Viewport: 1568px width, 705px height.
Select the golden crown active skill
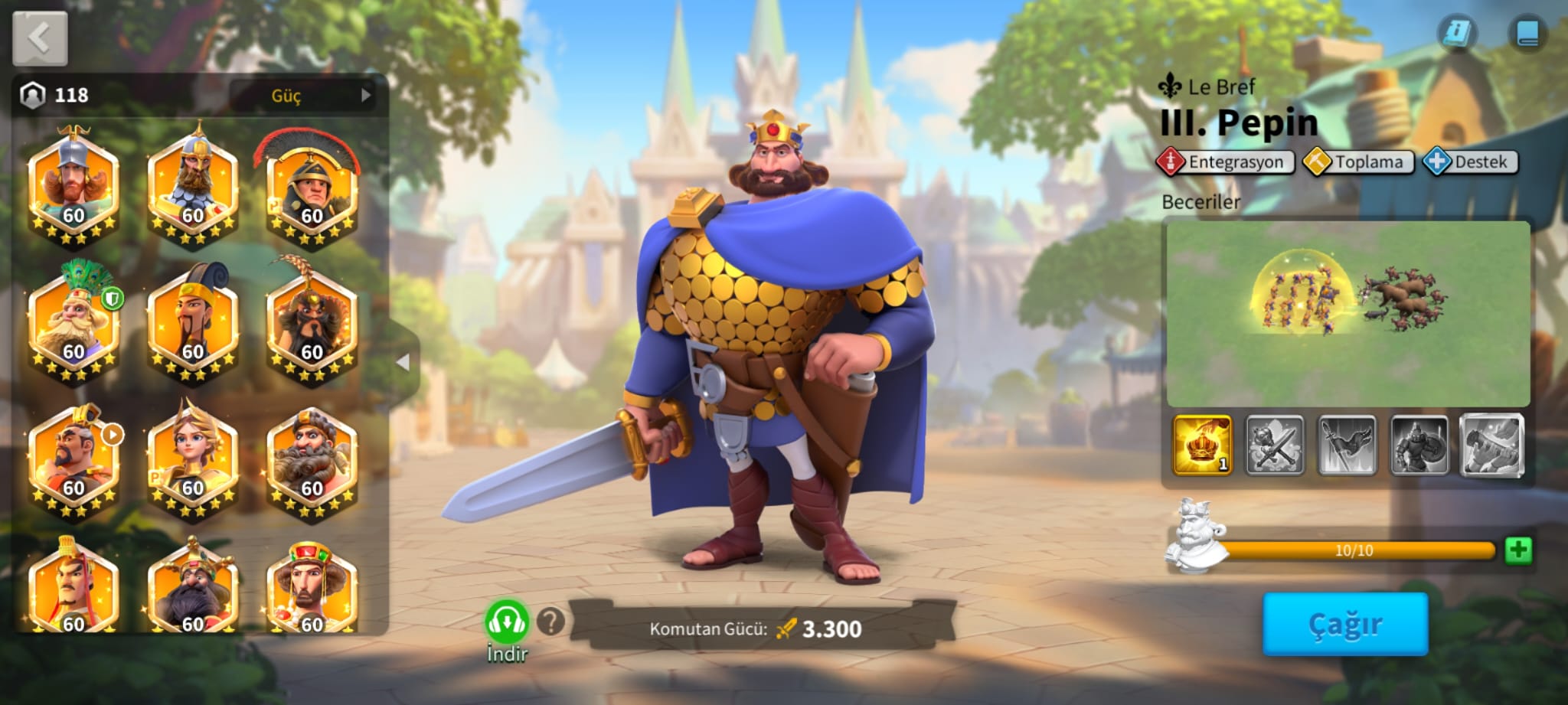(x=1202, y=445)
